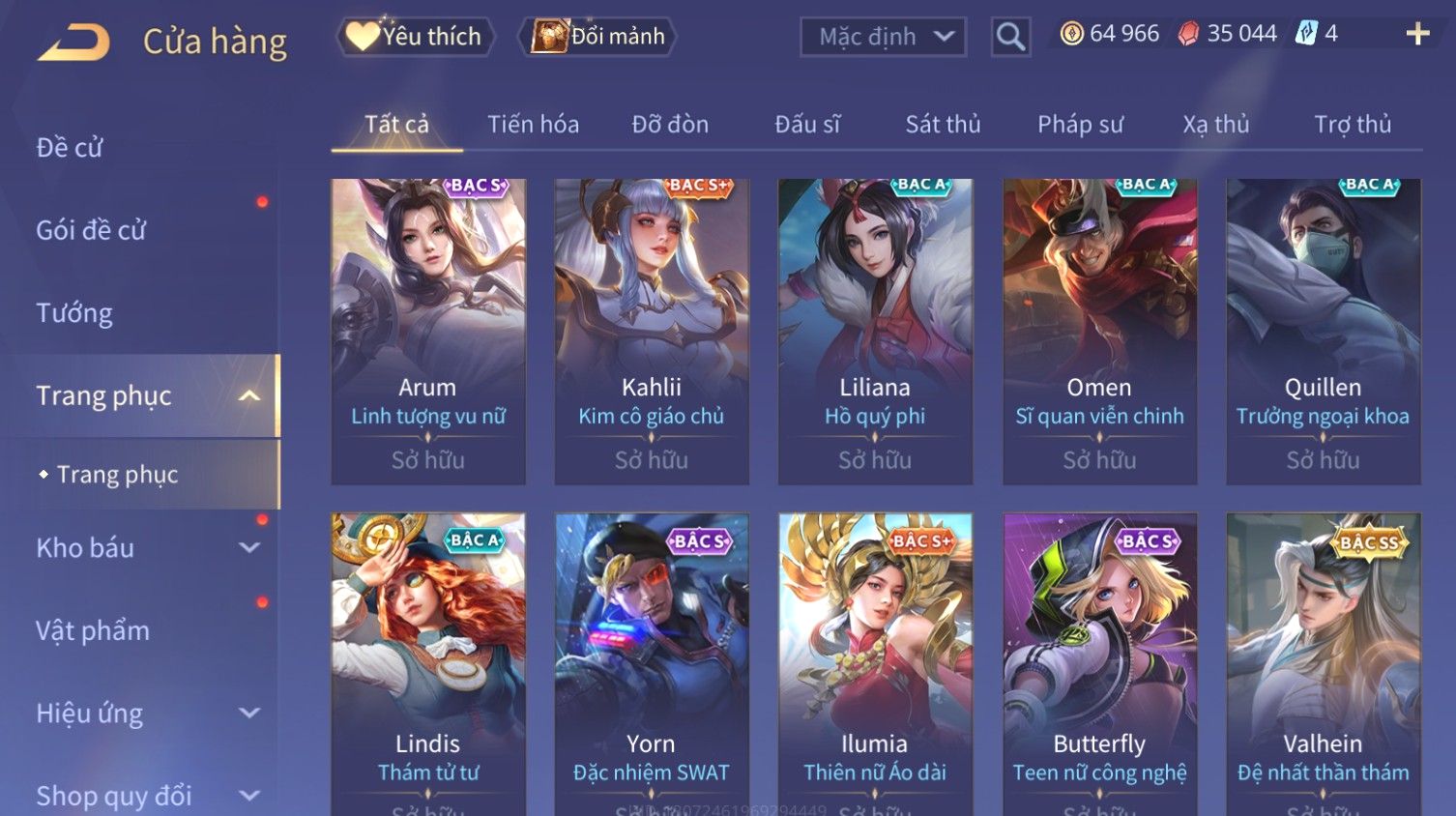Image resolution: width=1456 pixels, height=816 pixels.
Task: Switch to the Tiến hóa tab
Action: [533, 125]
